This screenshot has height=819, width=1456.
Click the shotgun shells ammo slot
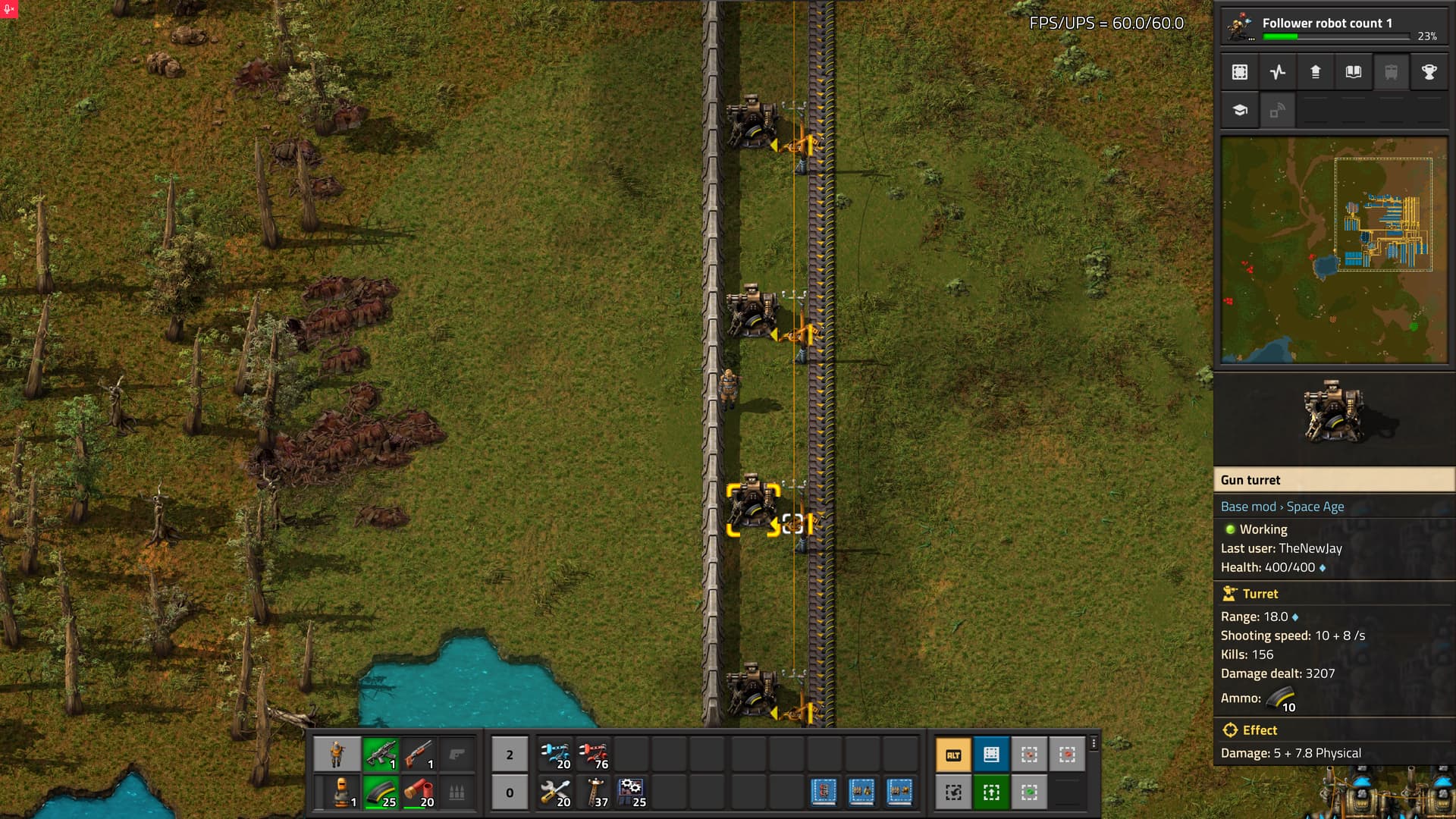tap(419, 792)
